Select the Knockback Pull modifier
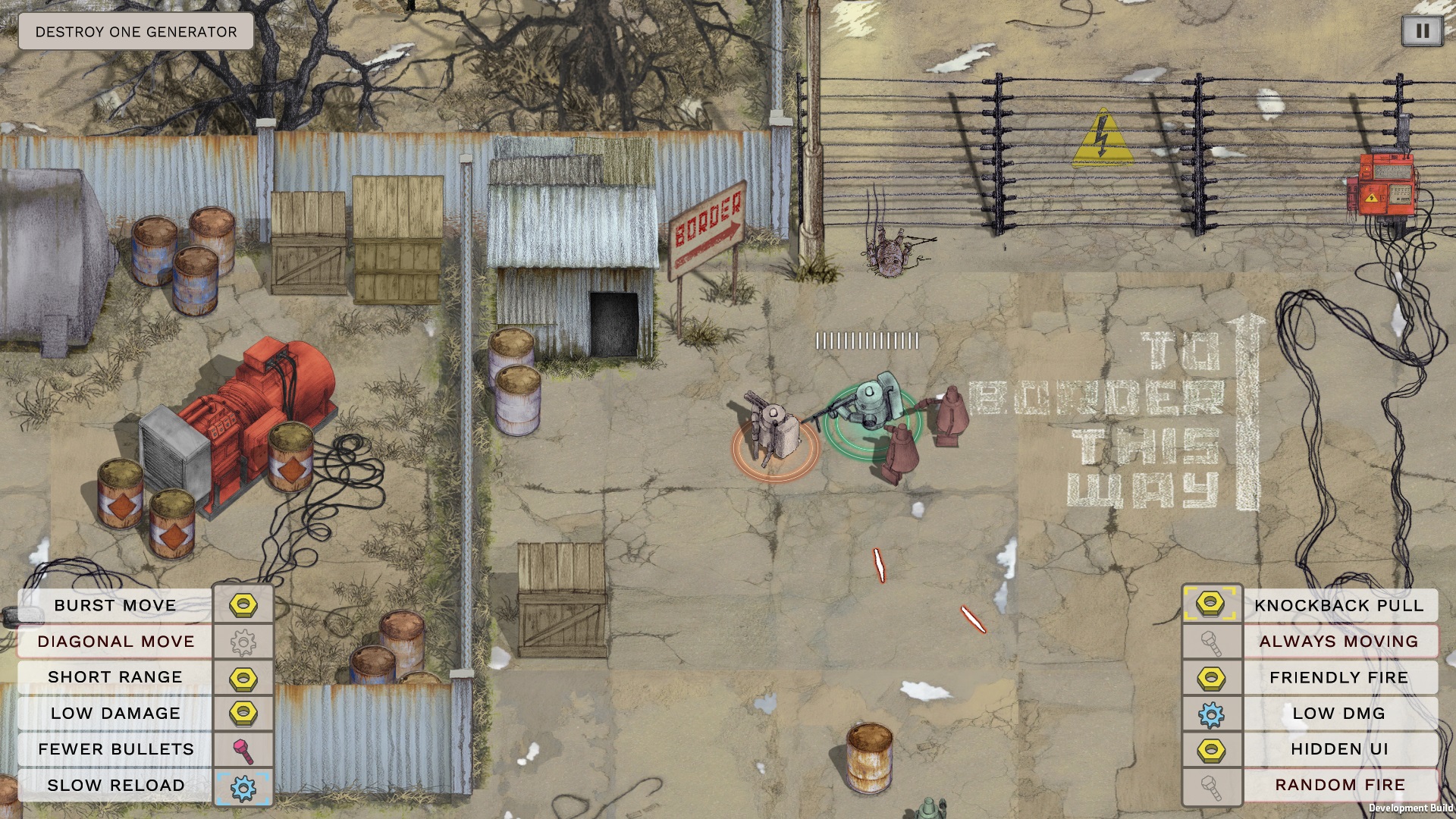The height and width of the screenshot is (819, 1456). 1338,605
